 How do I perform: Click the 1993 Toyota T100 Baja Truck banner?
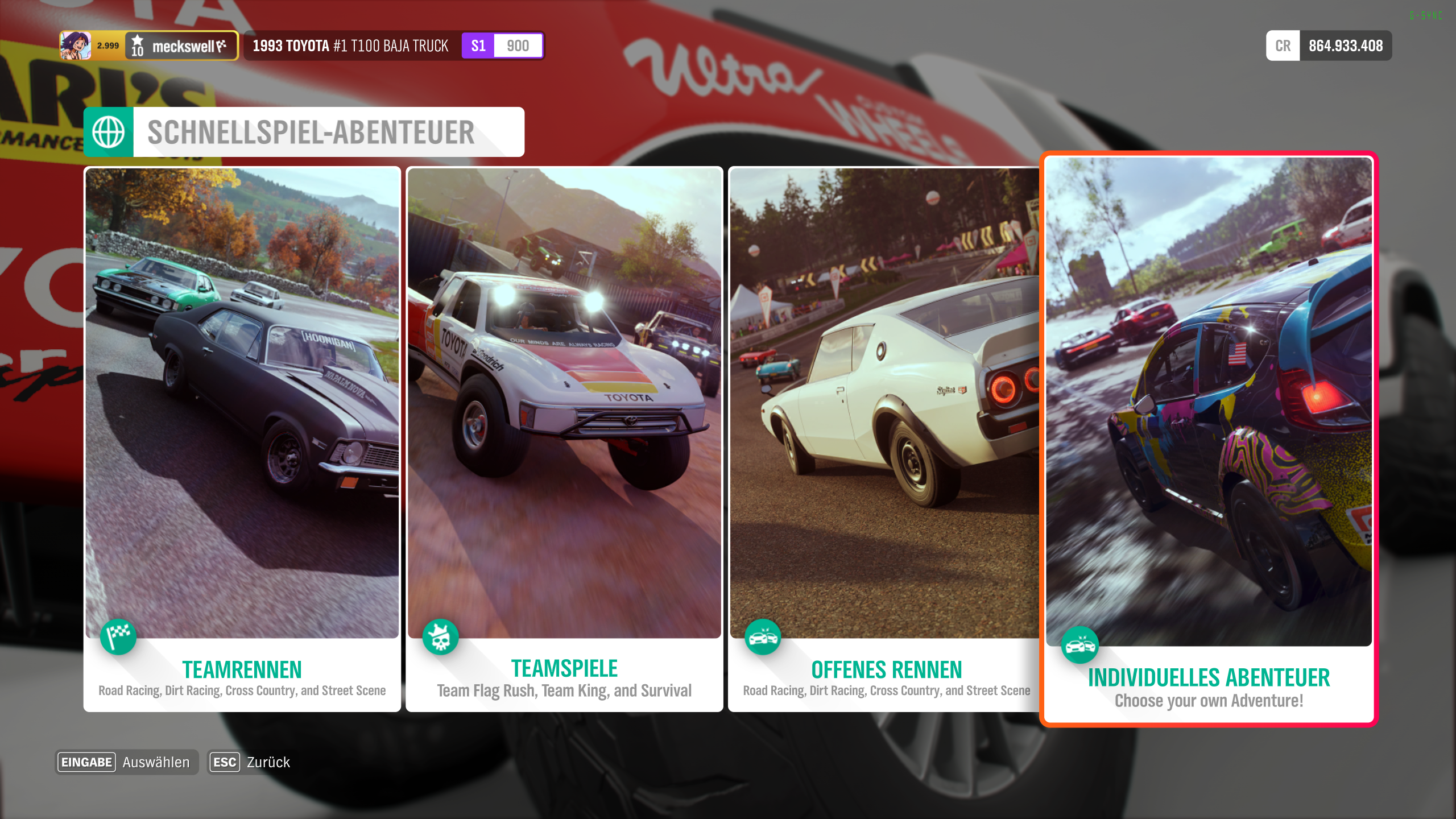[350, 45]
